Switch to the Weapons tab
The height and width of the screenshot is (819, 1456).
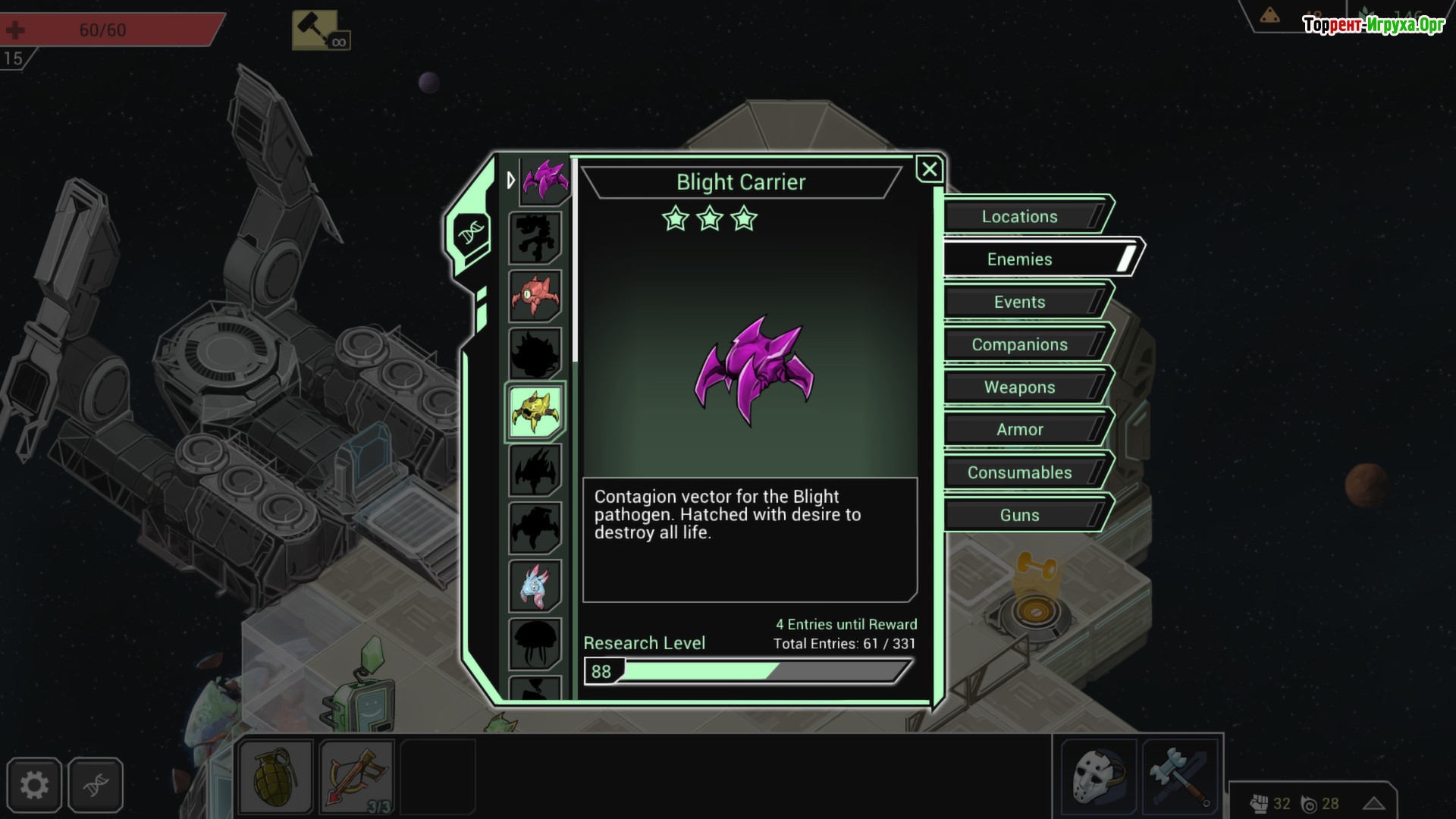(x=1019, y=388)
